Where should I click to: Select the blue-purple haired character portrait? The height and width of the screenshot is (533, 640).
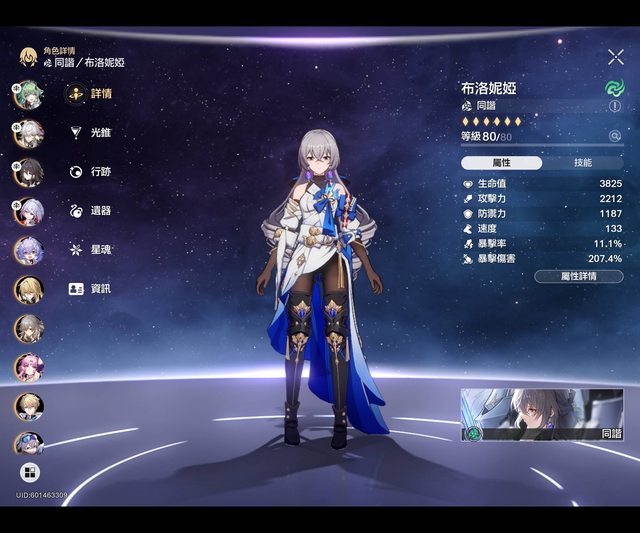(x=28, y=250)
